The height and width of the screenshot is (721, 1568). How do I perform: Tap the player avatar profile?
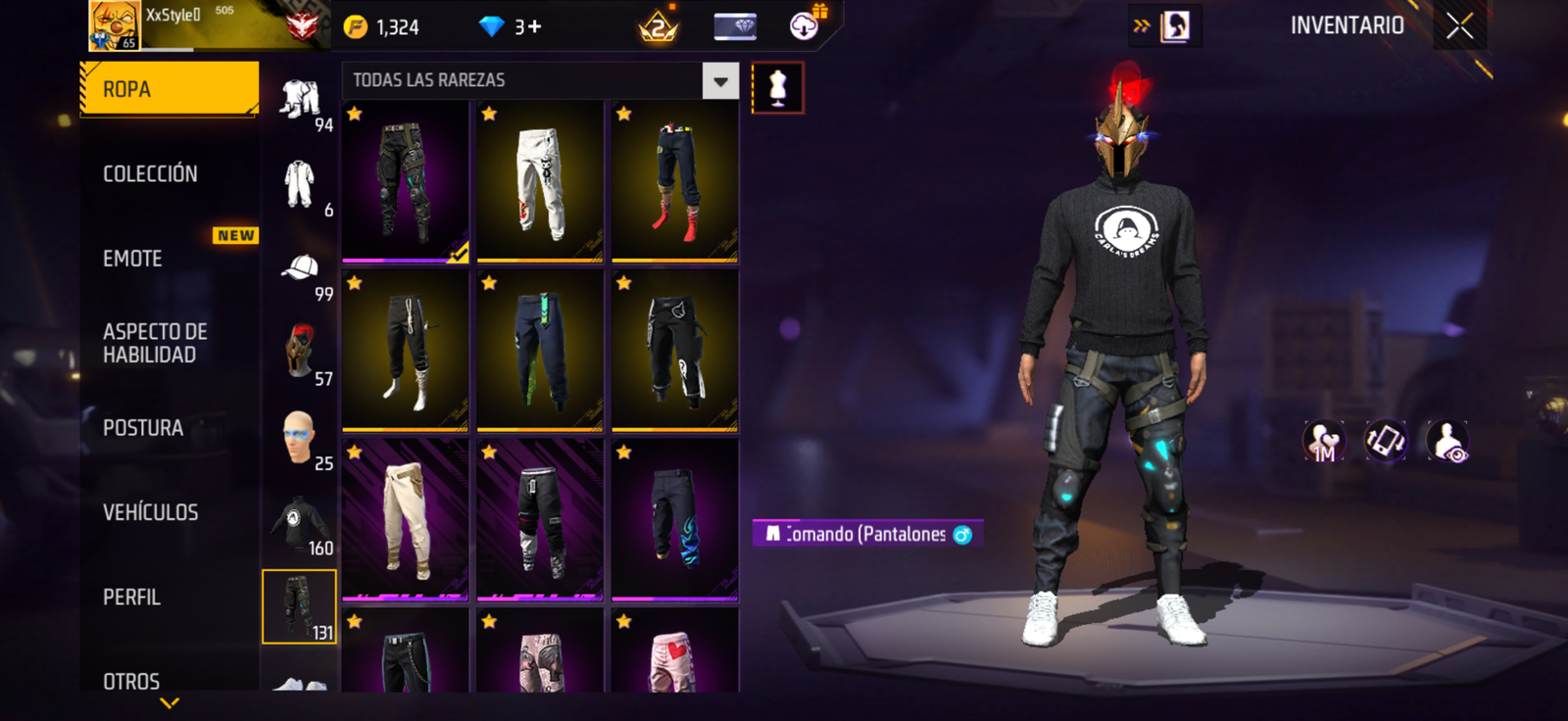click(x=114, y=25)
